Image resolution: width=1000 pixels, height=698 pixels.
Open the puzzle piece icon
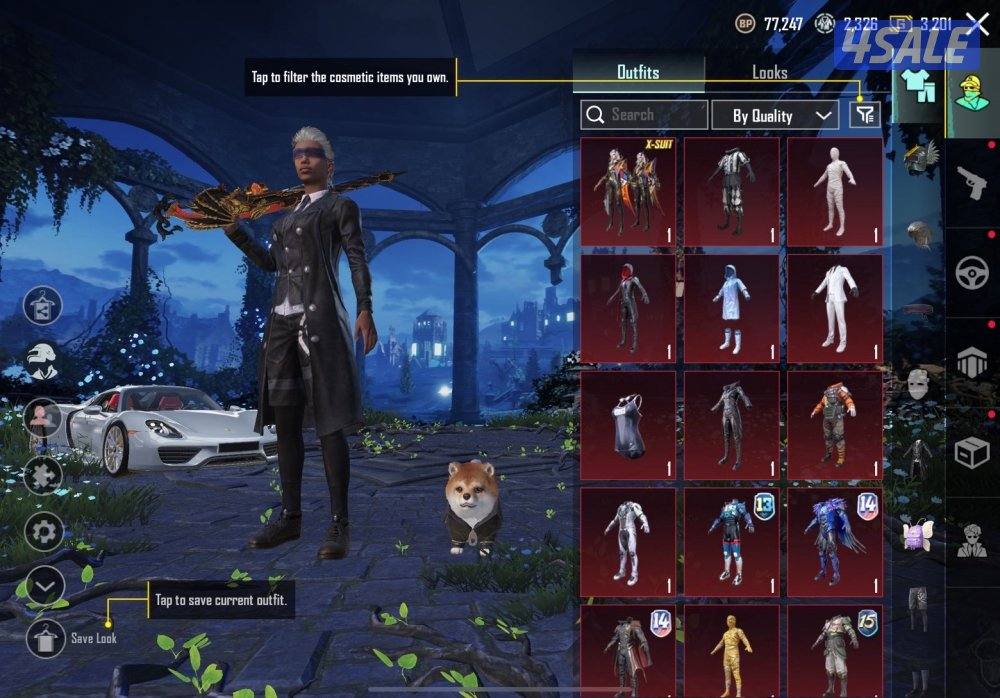pyautogui.click(x=44, y=474)
